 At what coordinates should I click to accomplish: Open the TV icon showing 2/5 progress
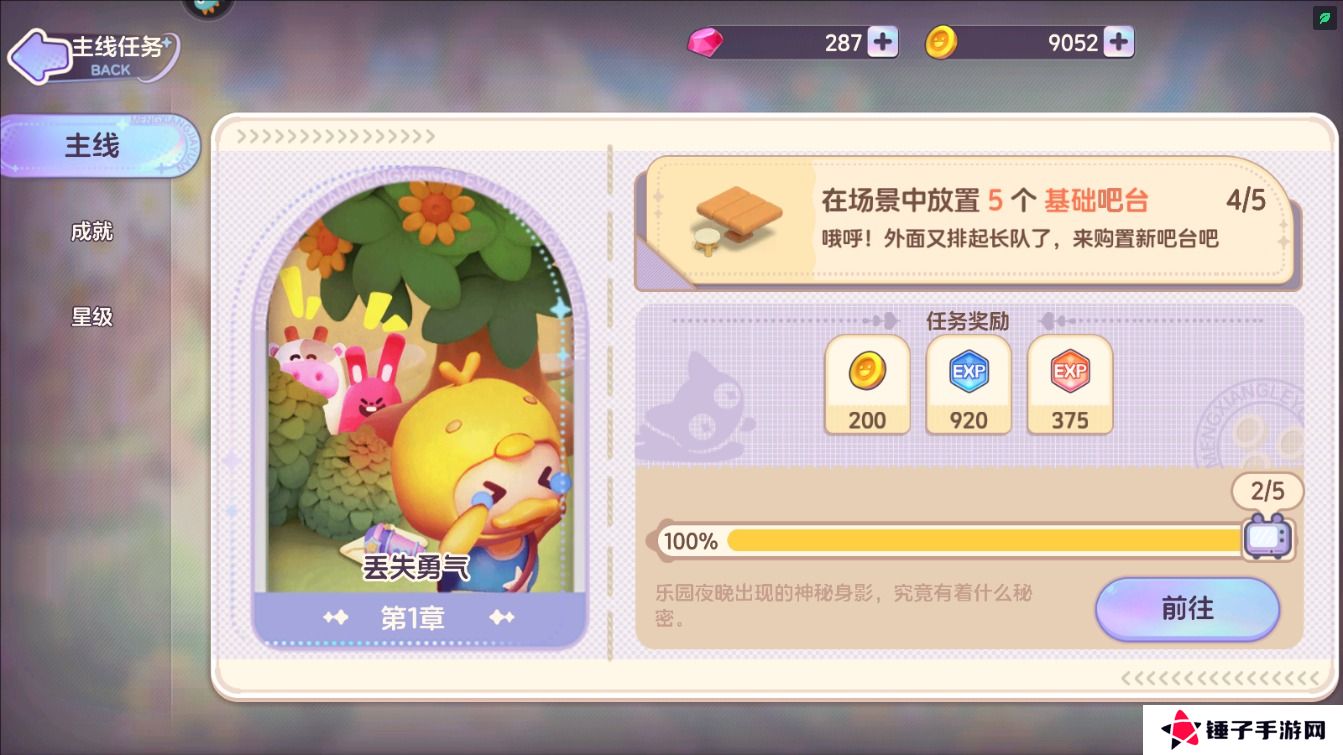click(1267, 538)
